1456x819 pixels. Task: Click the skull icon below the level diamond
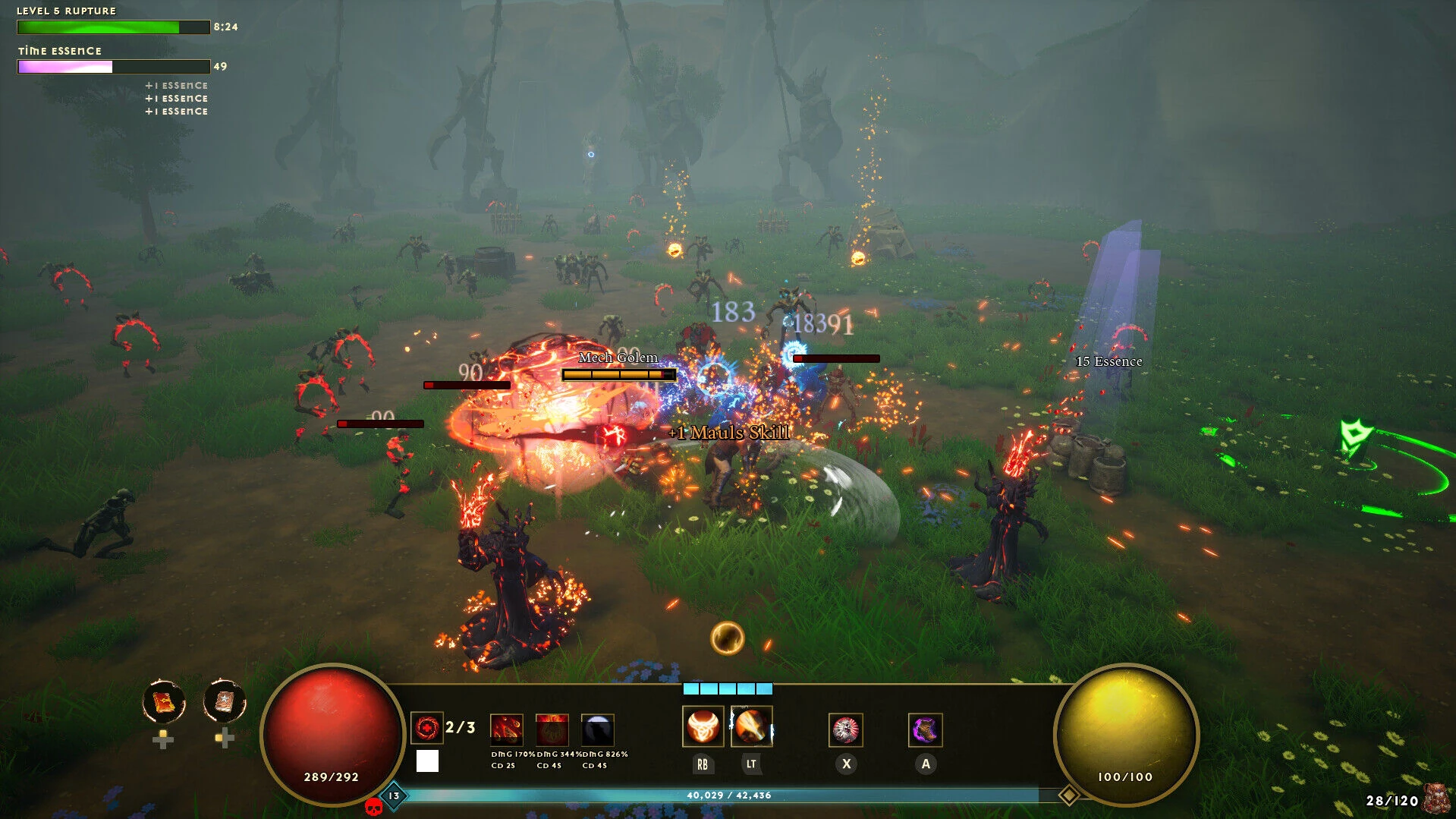click(x=373, y=806)
